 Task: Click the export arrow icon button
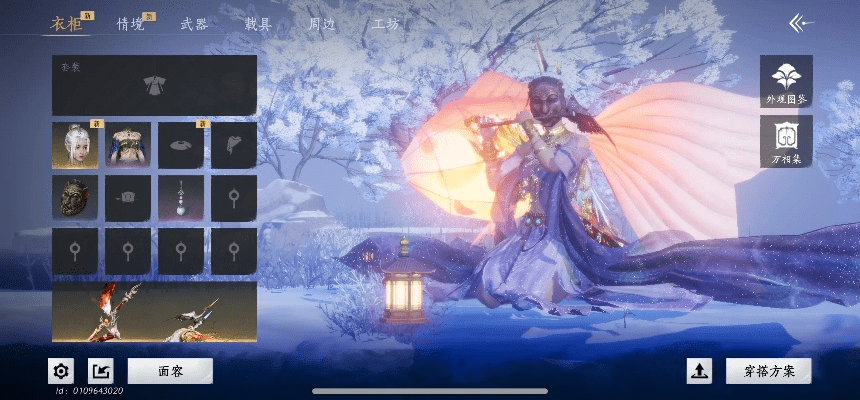click(x=101, y=371)
